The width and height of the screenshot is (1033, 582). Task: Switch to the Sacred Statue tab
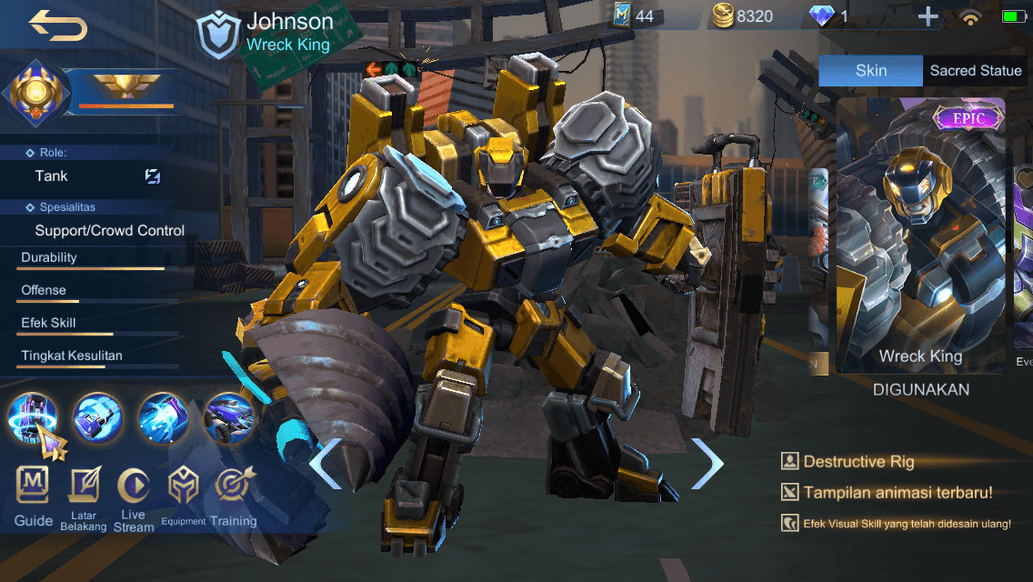[x=975, y=71]
